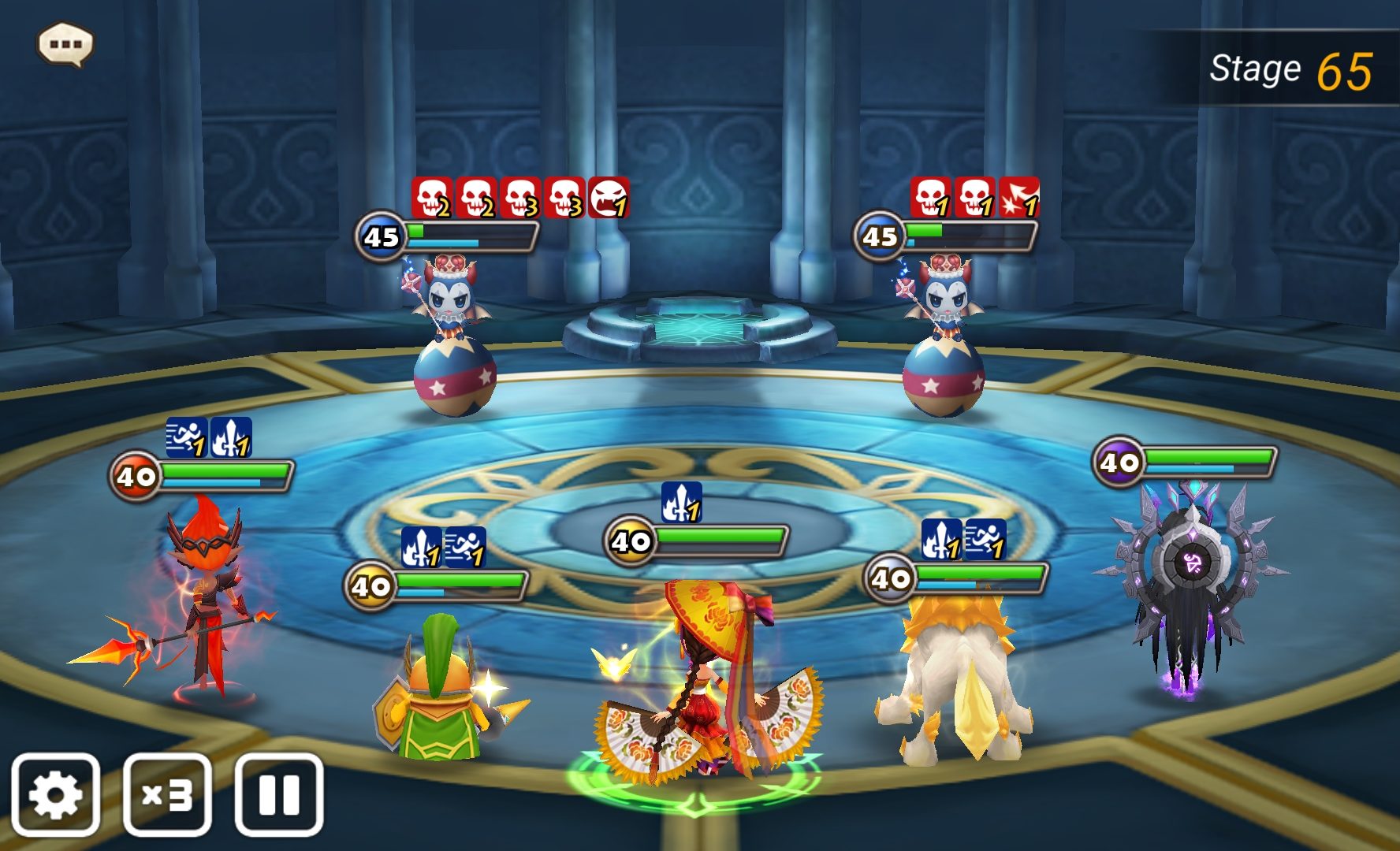The width and height of the screenshot is (1400, 851).
Task: Open the gear settings menu
Action: click(55, 794)
